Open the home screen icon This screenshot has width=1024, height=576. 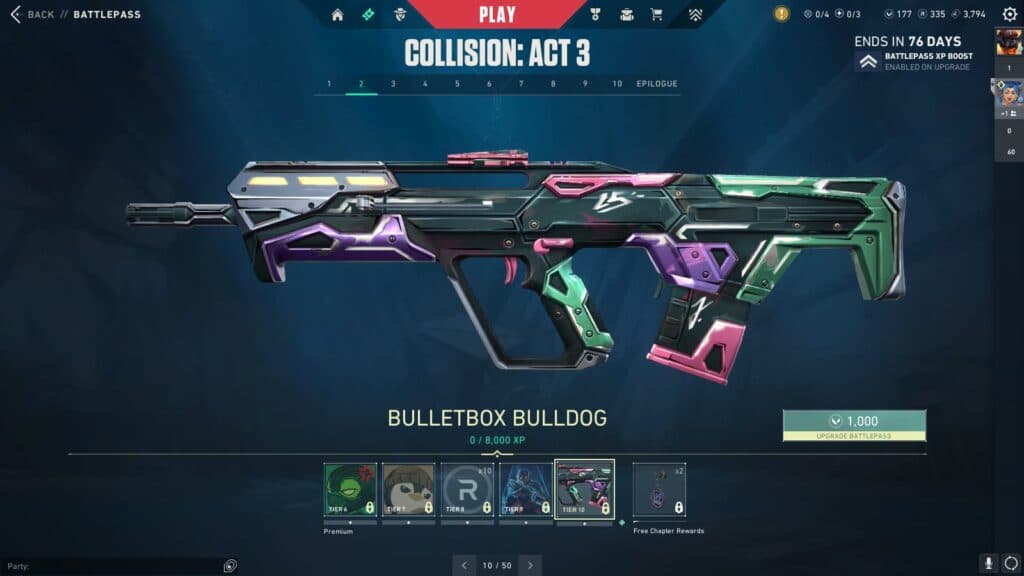(337, 15)
